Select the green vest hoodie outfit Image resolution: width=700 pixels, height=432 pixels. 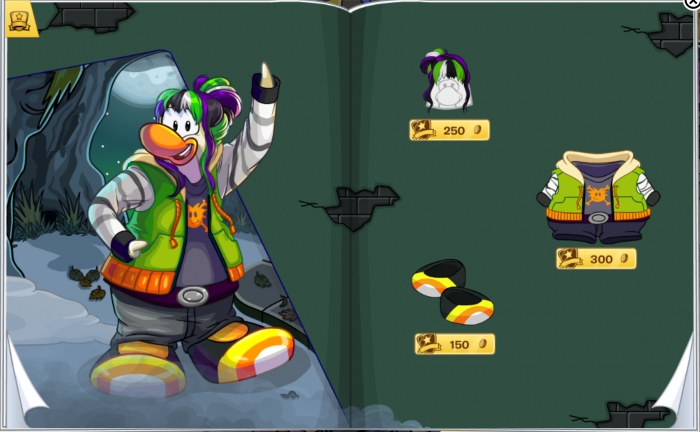click(598, 197)
